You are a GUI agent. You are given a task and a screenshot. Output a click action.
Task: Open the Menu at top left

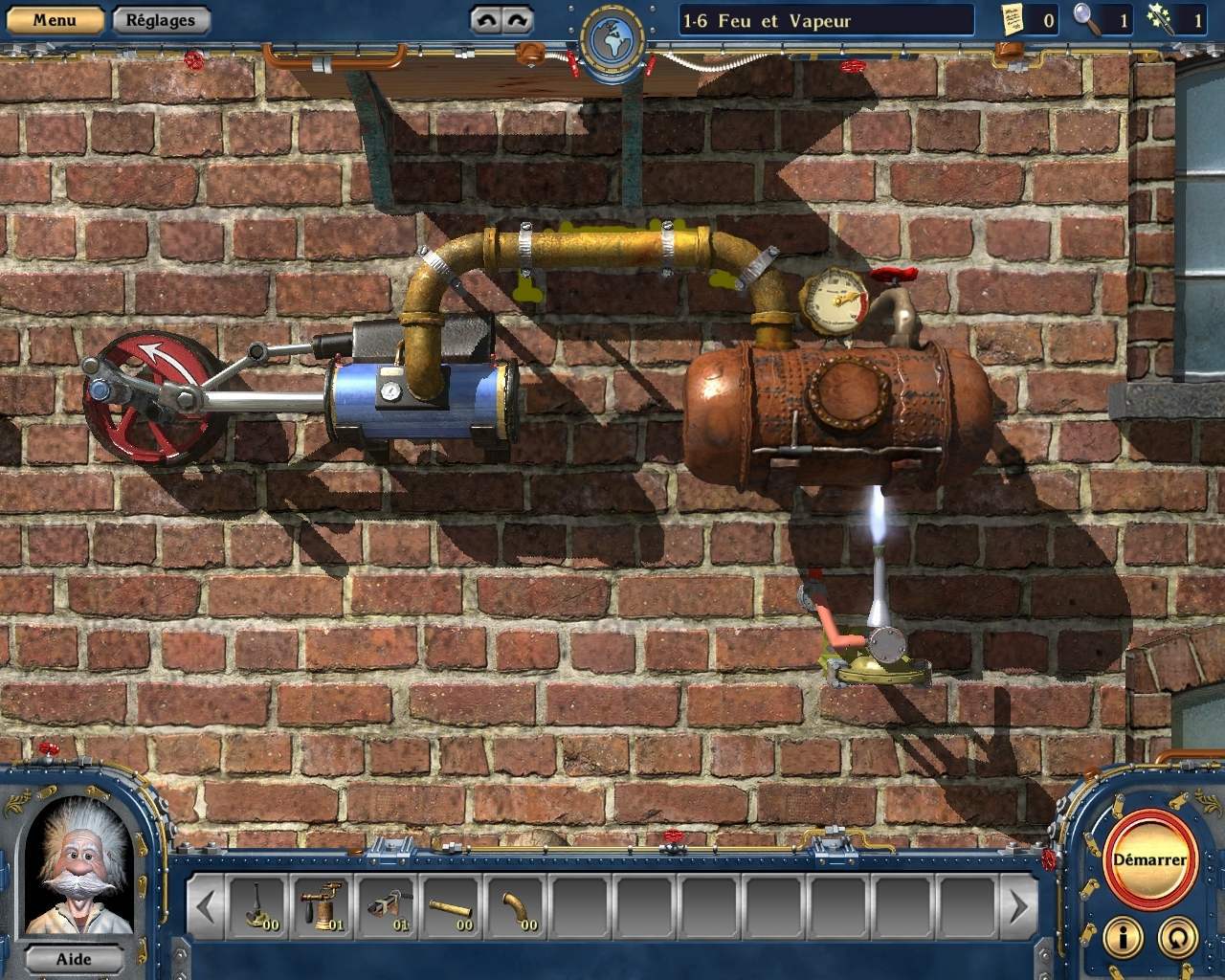point(55,18)
